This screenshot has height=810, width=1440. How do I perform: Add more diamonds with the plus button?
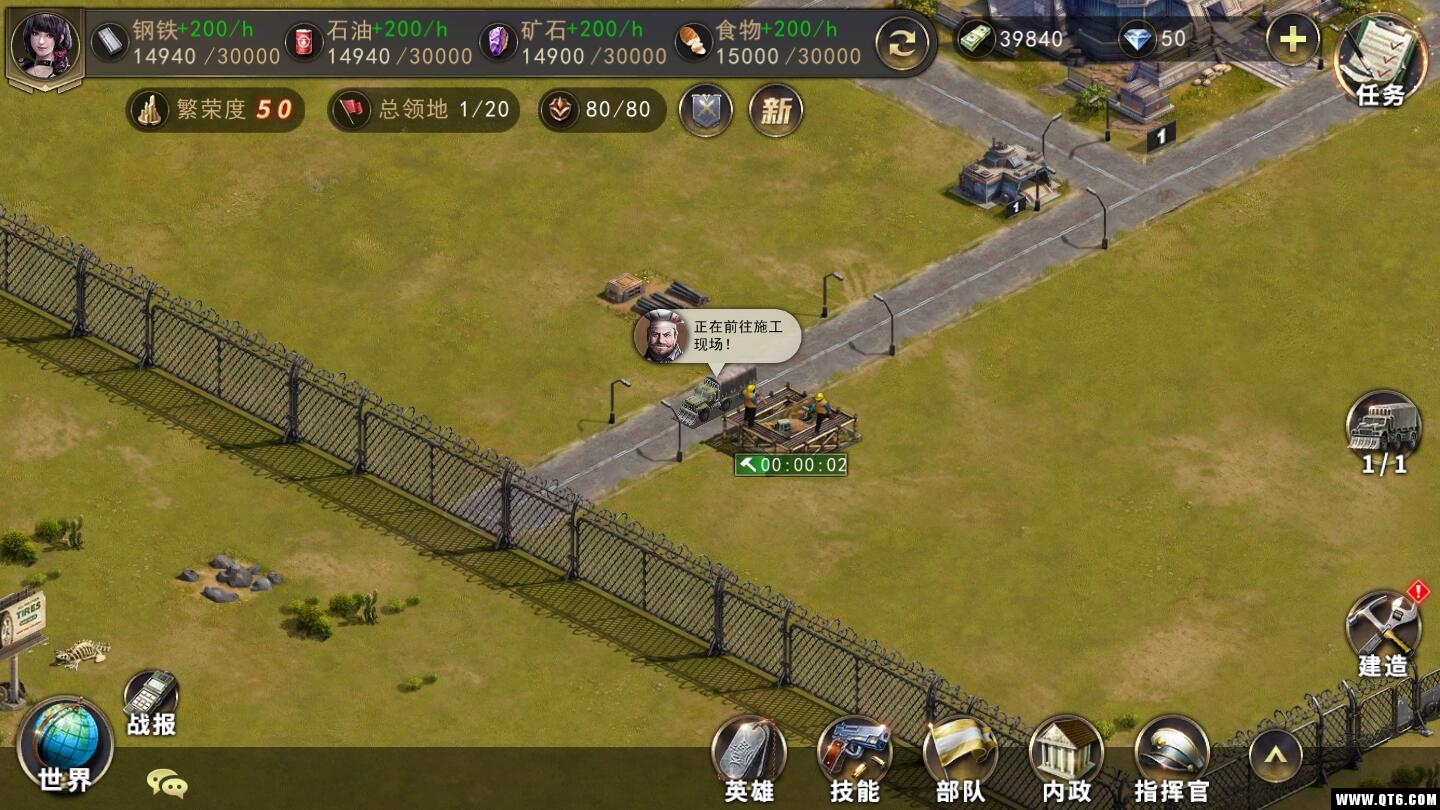coord(1292,40)
